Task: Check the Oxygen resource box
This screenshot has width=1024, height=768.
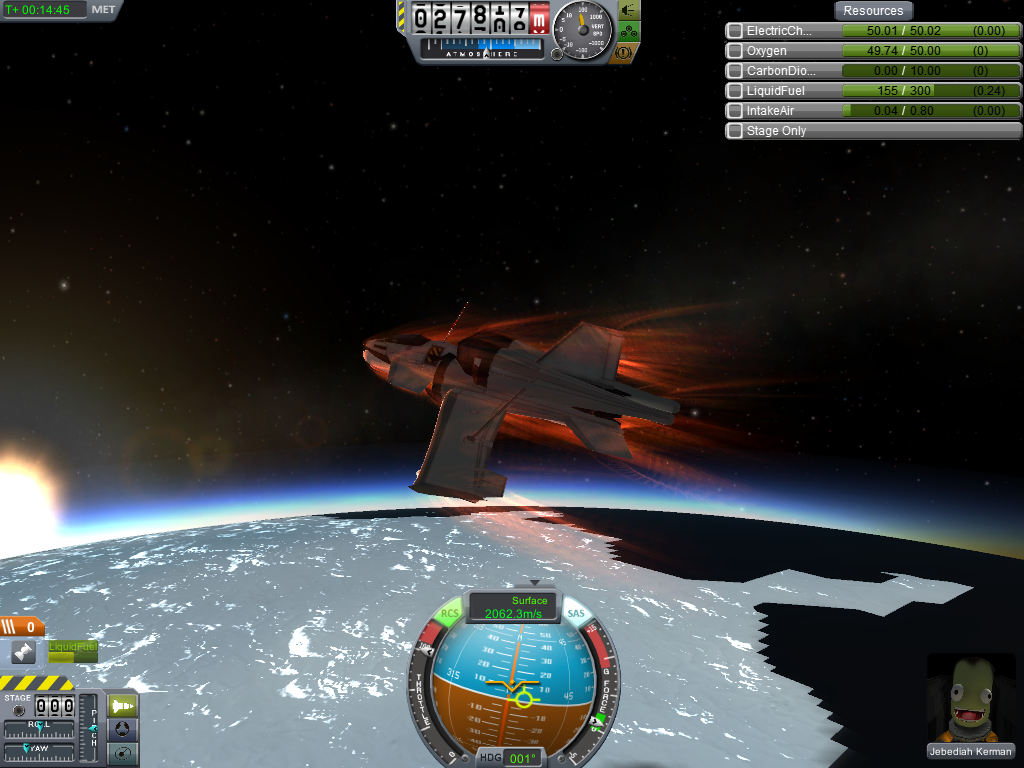Action: pyautogui.click(x=735, y=51)
